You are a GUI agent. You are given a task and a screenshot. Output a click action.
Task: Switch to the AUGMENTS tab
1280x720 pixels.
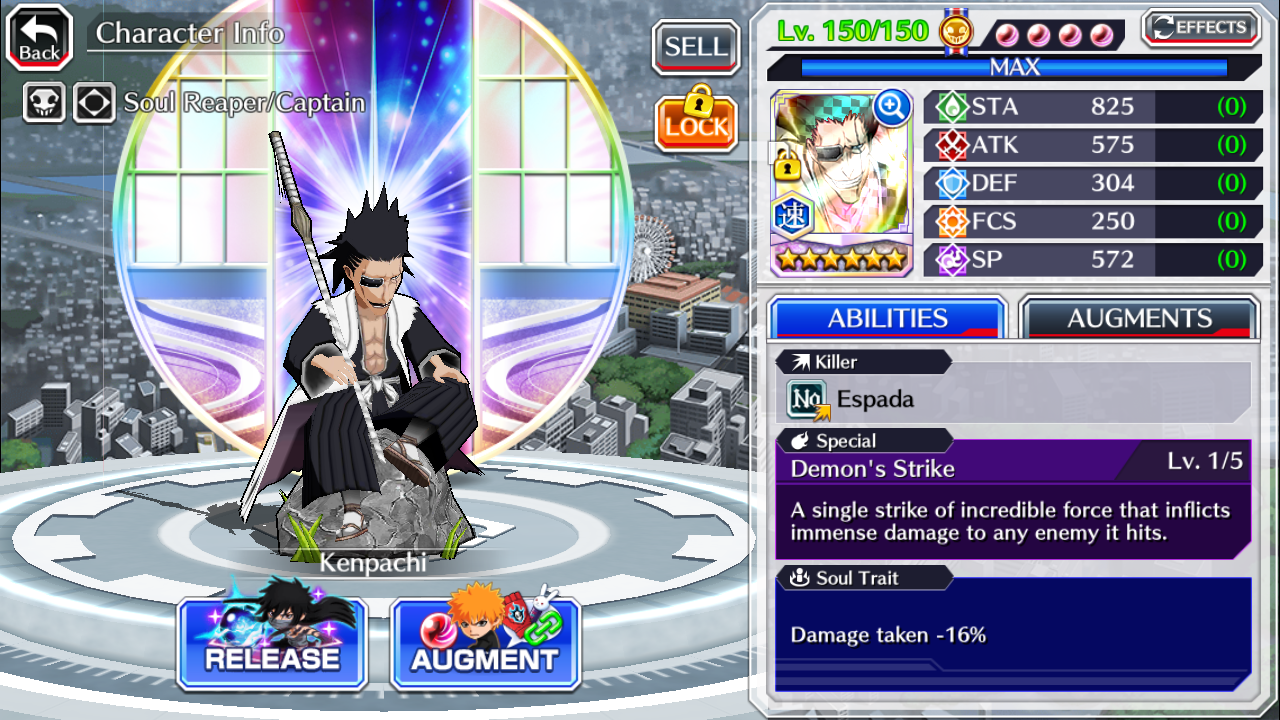pyautogui.click(x=1139, y=319)
